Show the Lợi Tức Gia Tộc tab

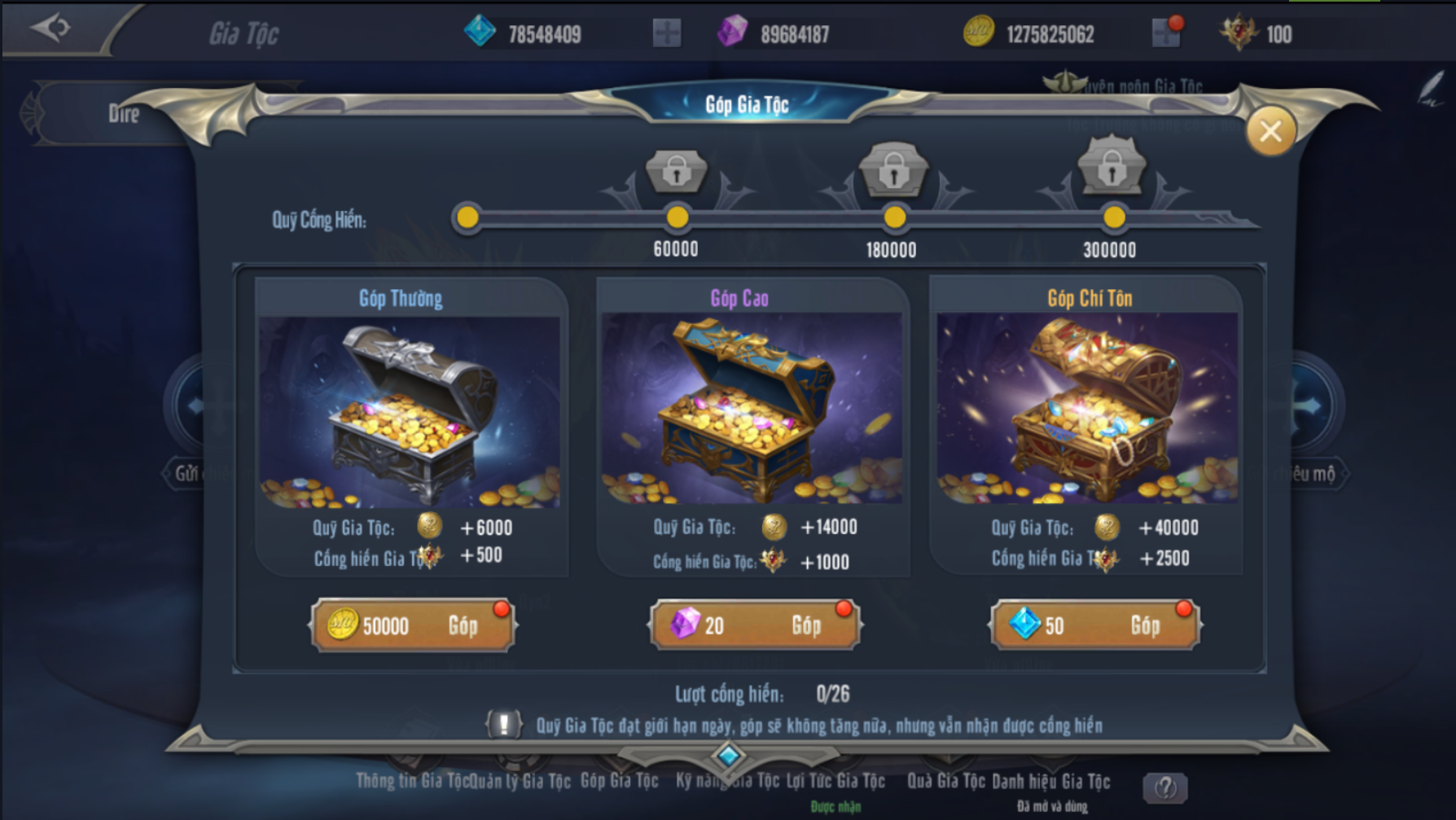[x=835, y=782]
